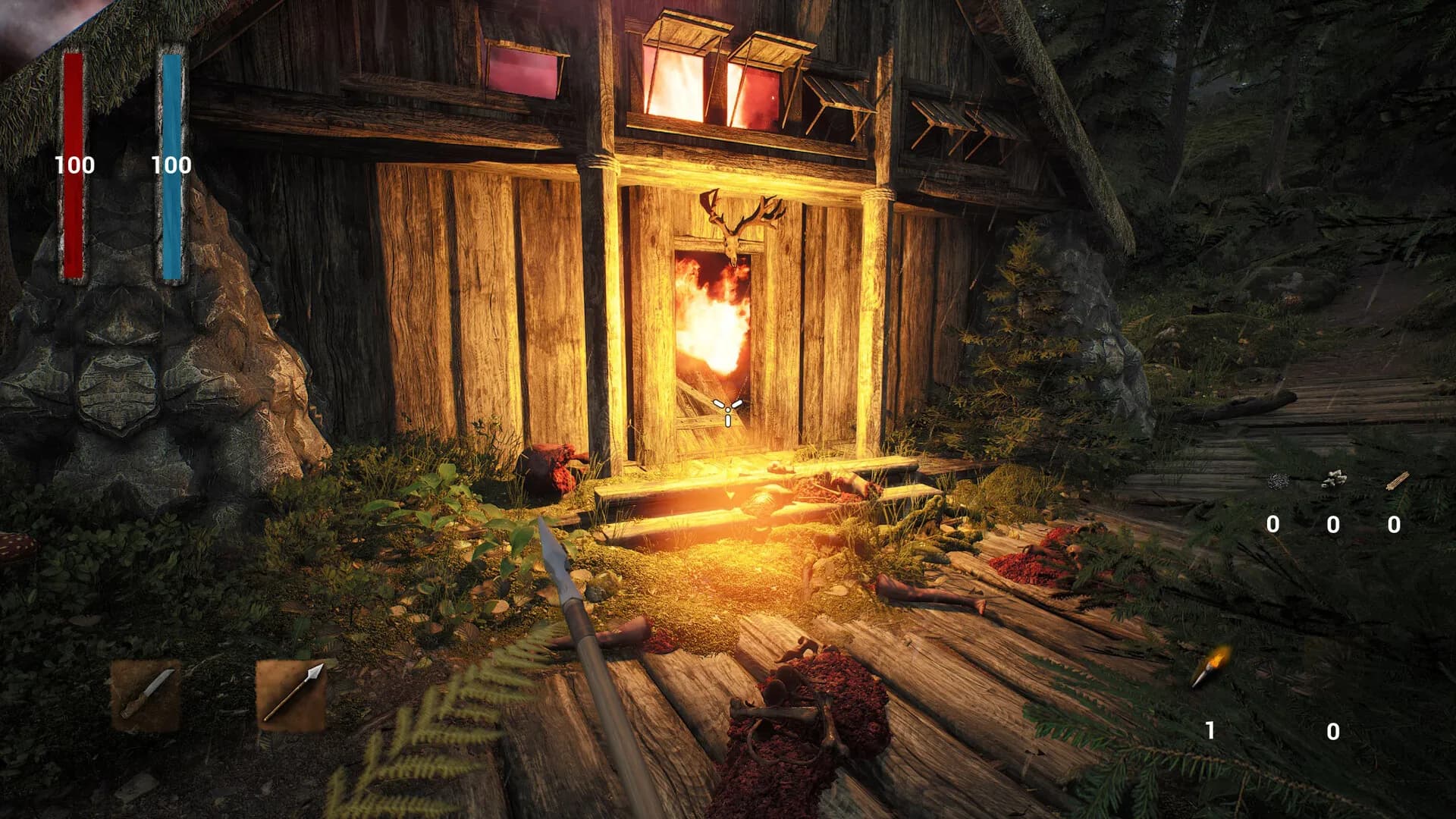This screenshot has width=1456, height=819.
Task: Click the stick bundle resource icon
Action: [x=1395, y=482]
